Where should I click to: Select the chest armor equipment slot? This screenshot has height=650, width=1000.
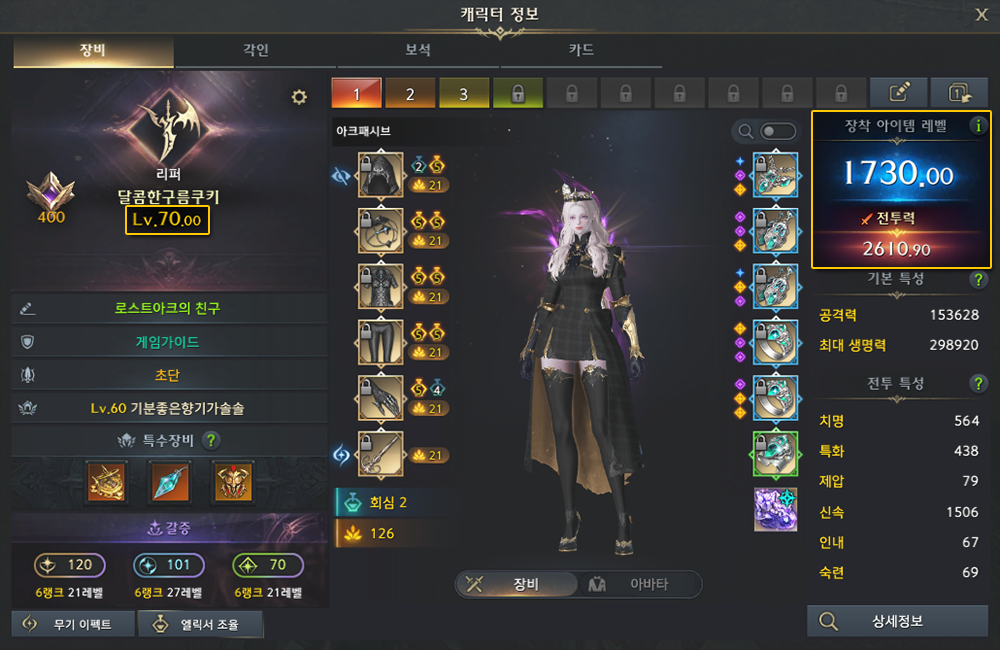point(380,287)
